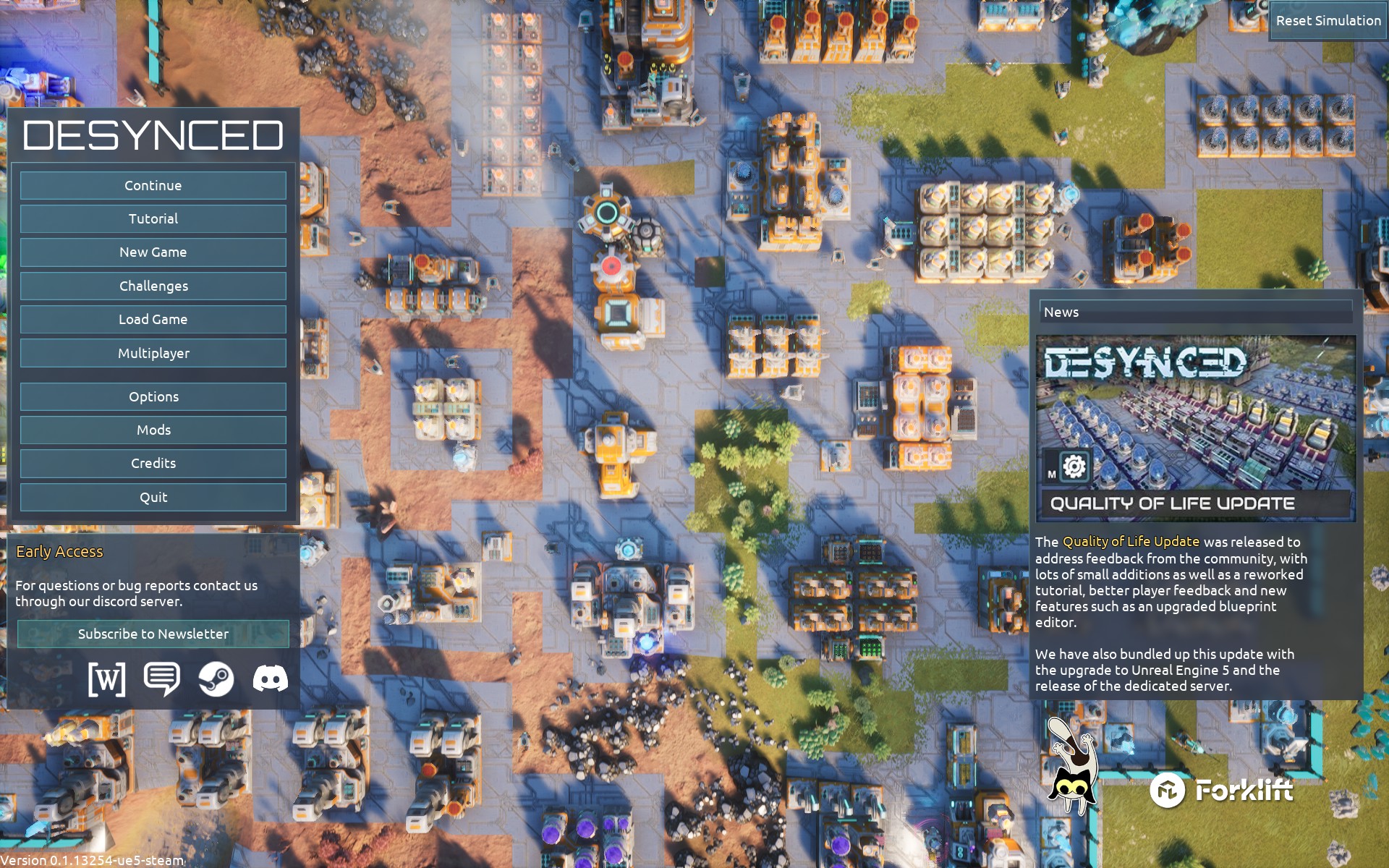The width and height of the screenshot is (1389, 868).
Task: Open the Tutorial
Action: pos(153,219)
